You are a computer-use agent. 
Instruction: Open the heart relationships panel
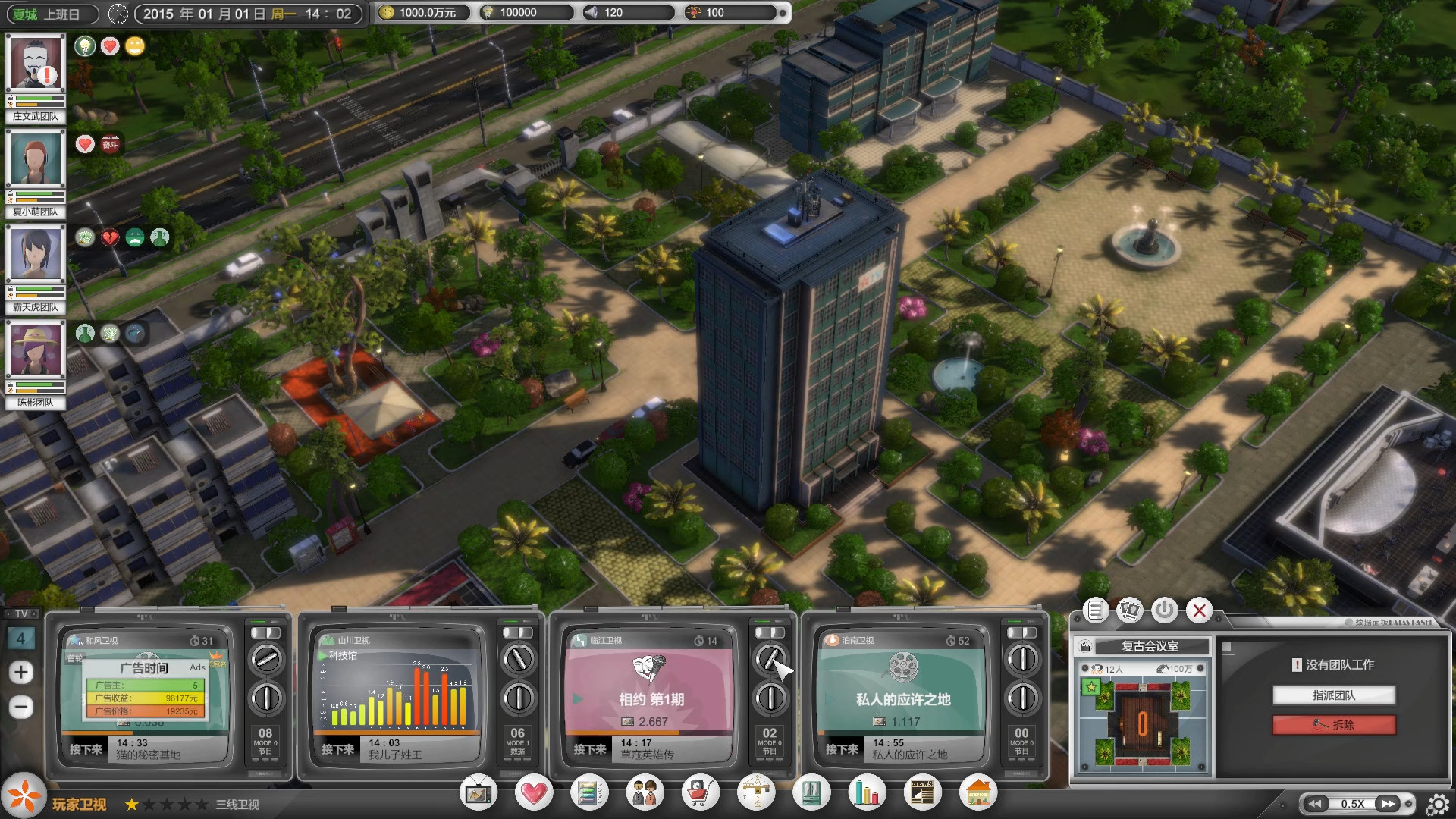(x=535, y=792)
